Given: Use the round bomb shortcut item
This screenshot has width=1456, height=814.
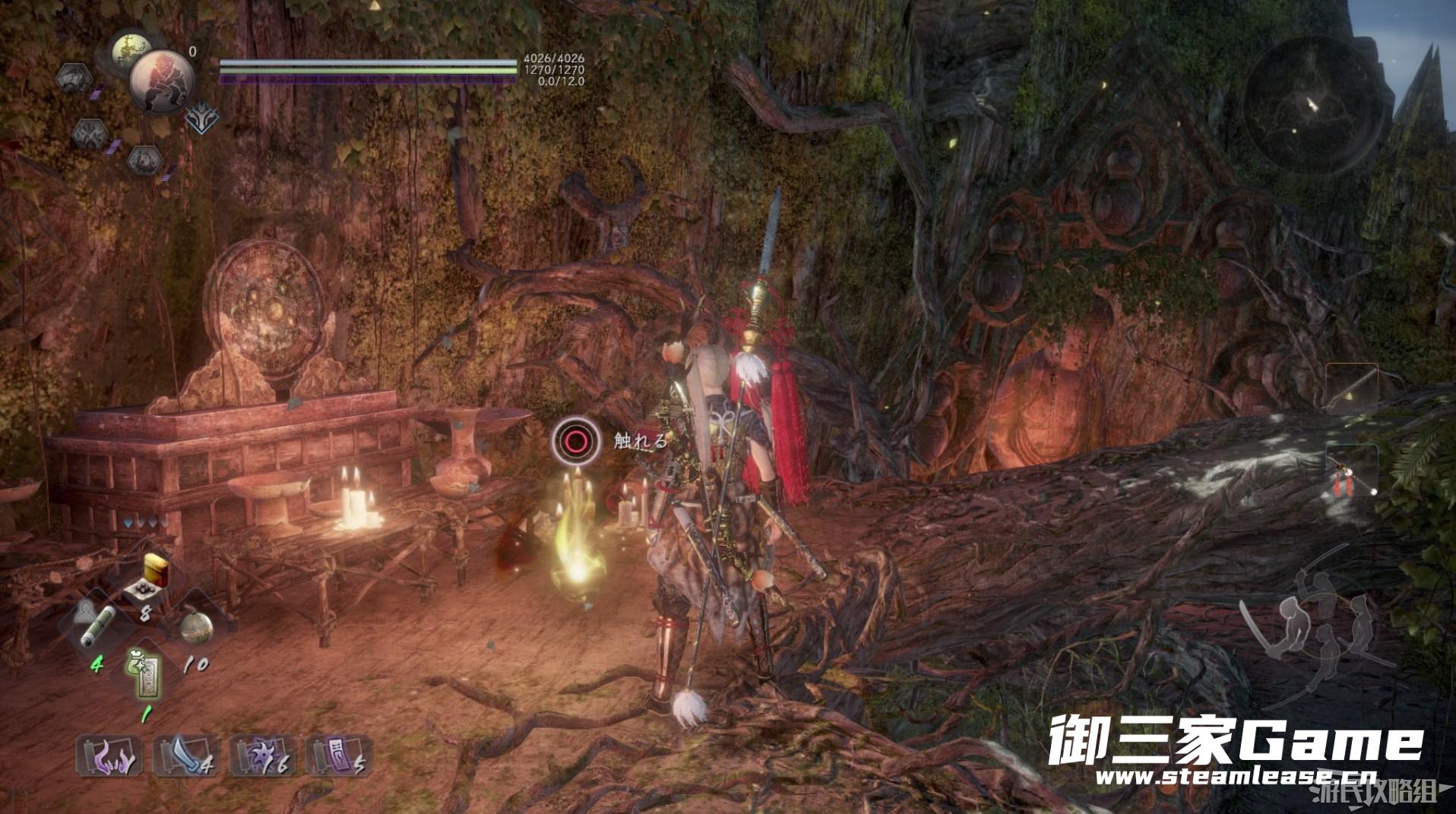Looking at the screenshot, I should 196,628.
